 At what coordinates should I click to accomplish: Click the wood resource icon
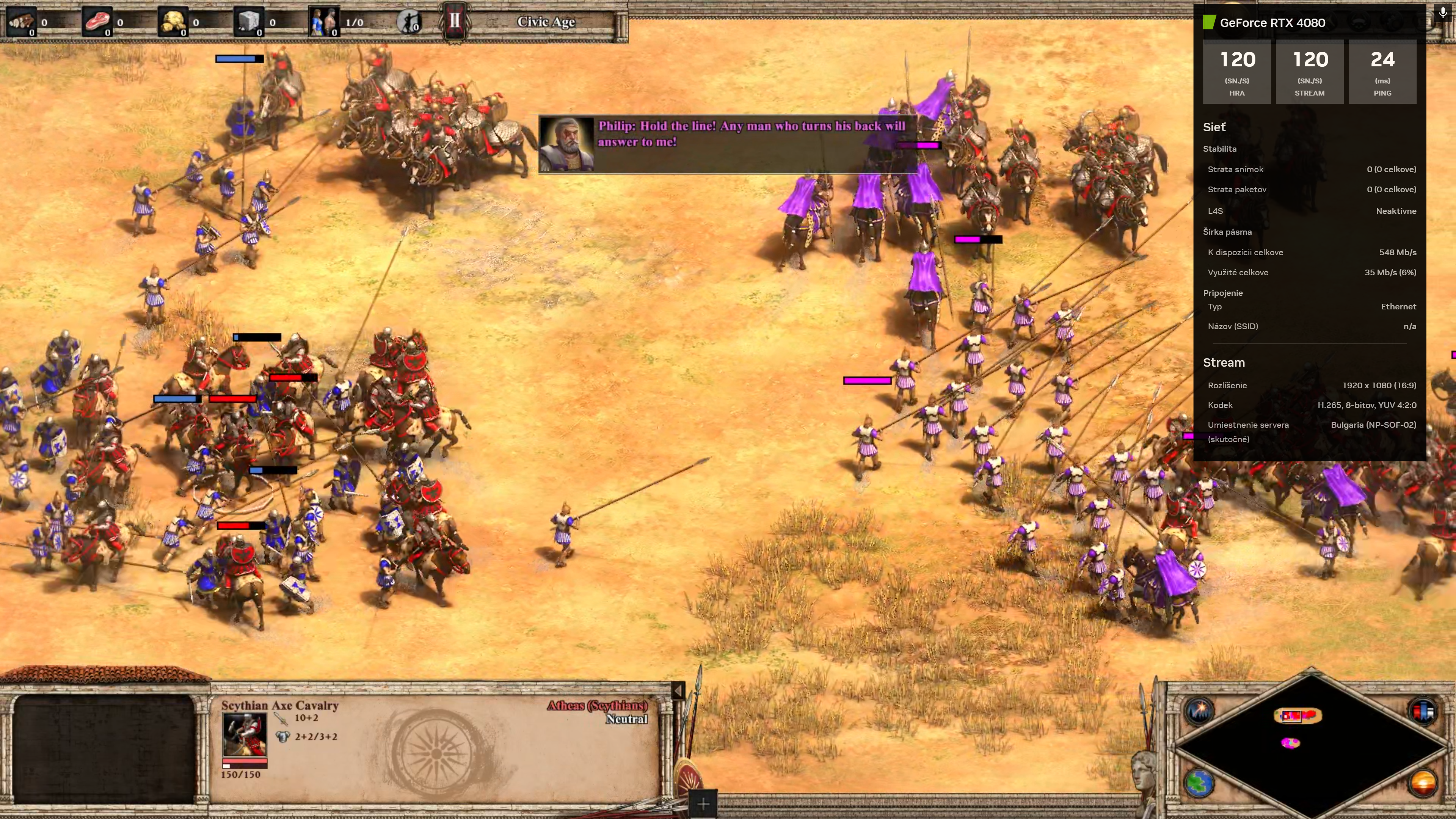21,22
